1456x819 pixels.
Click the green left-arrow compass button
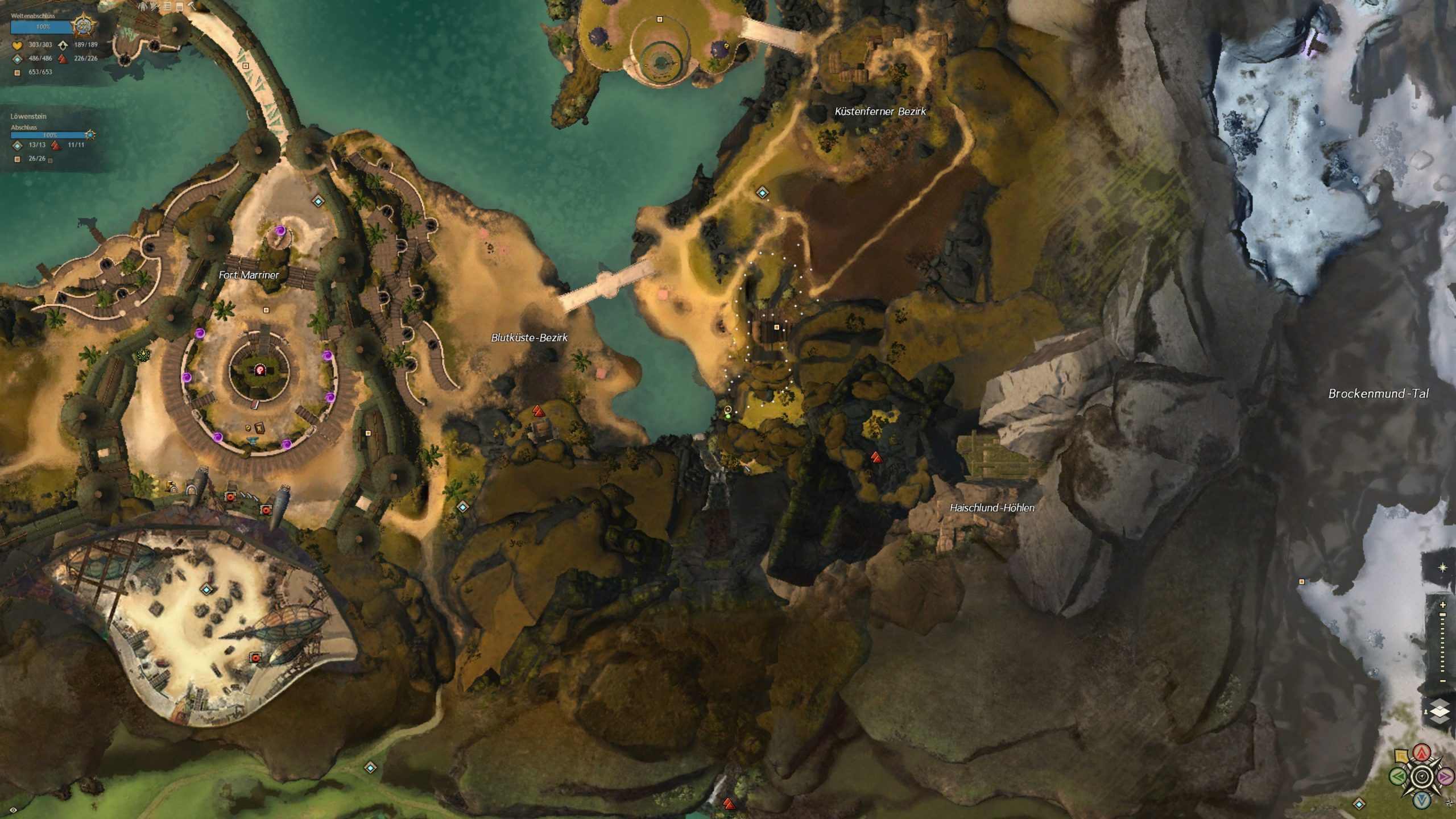click(1399, 776)
